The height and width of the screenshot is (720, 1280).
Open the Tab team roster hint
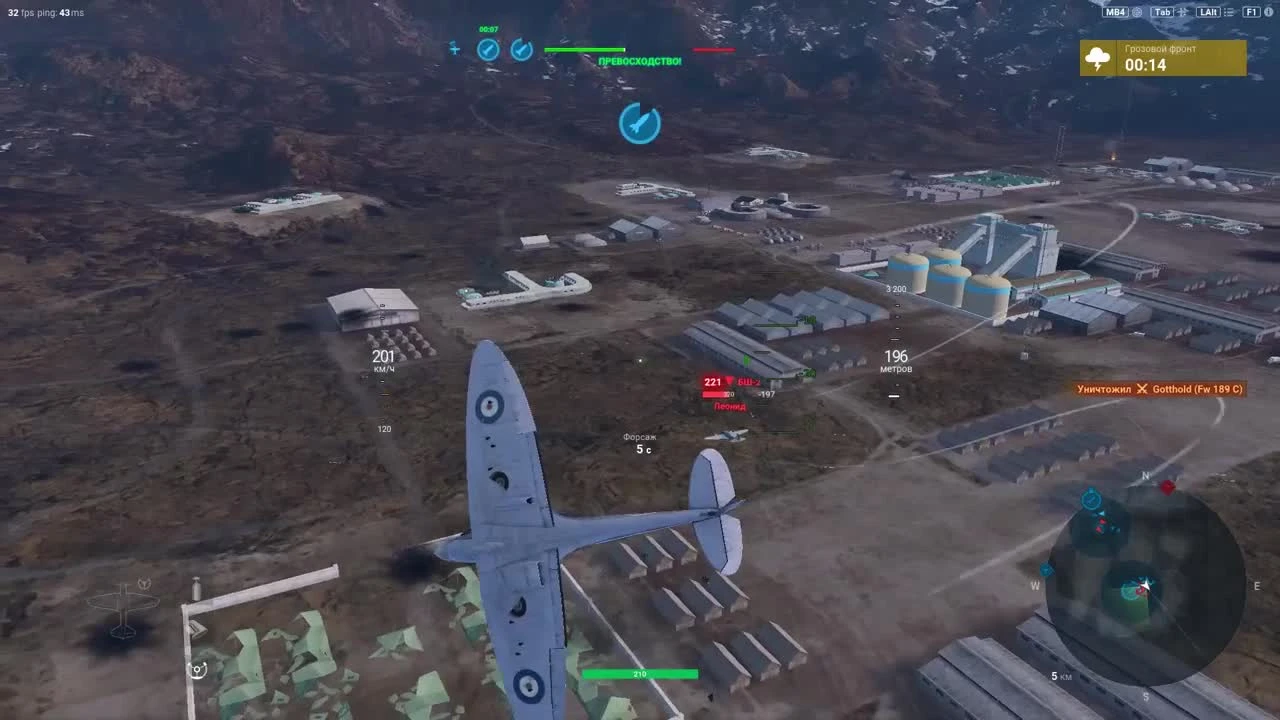tap(1162, 12)
